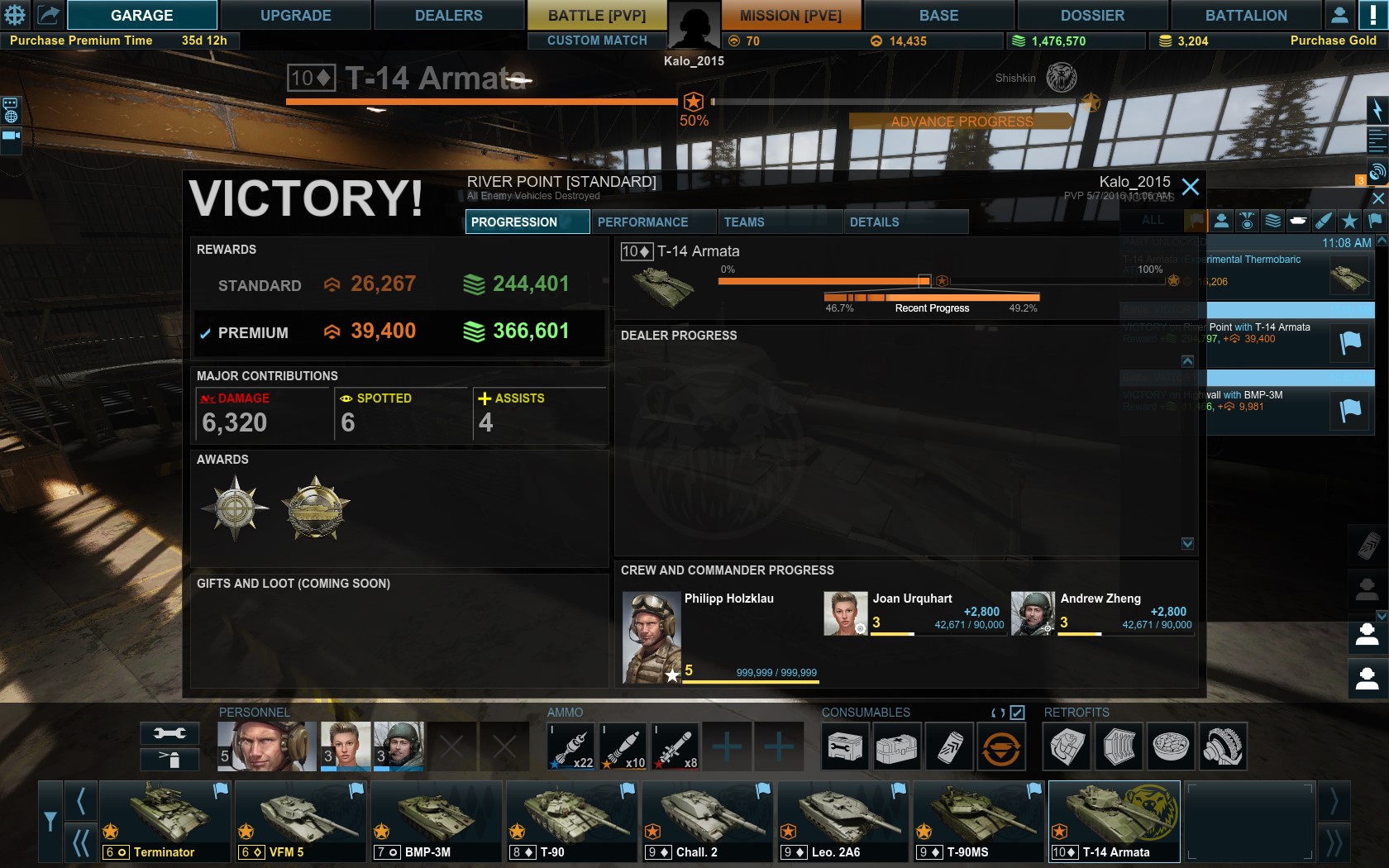Click the Custom Match button
The width and height of the screenshot is (1389, 868).
pos(596,41)
